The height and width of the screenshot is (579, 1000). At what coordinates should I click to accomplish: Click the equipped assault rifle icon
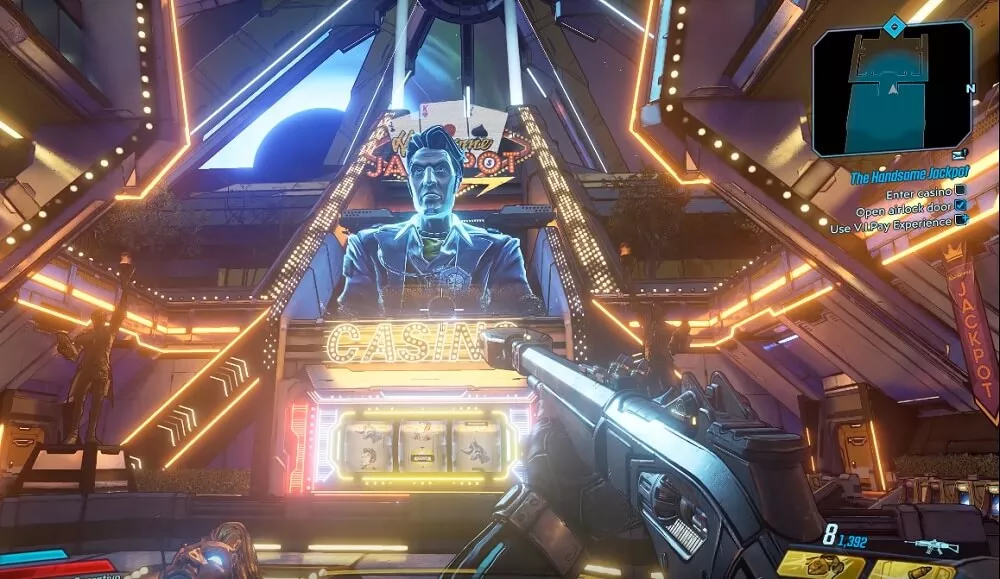pos(931,546)
